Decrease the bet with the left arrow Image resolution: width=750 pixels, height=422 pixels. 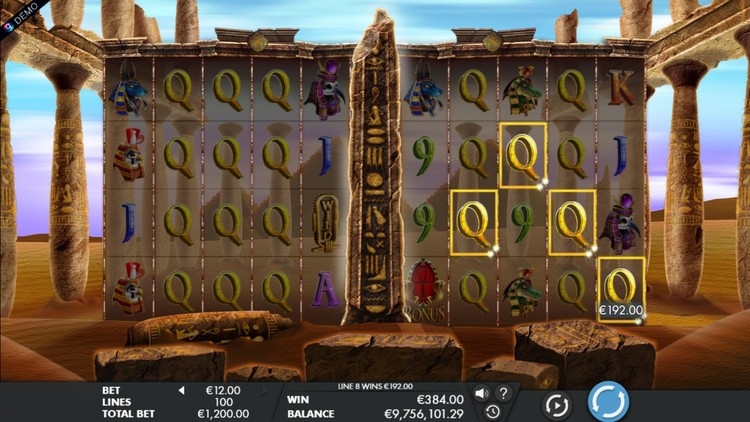pos(181,390)
